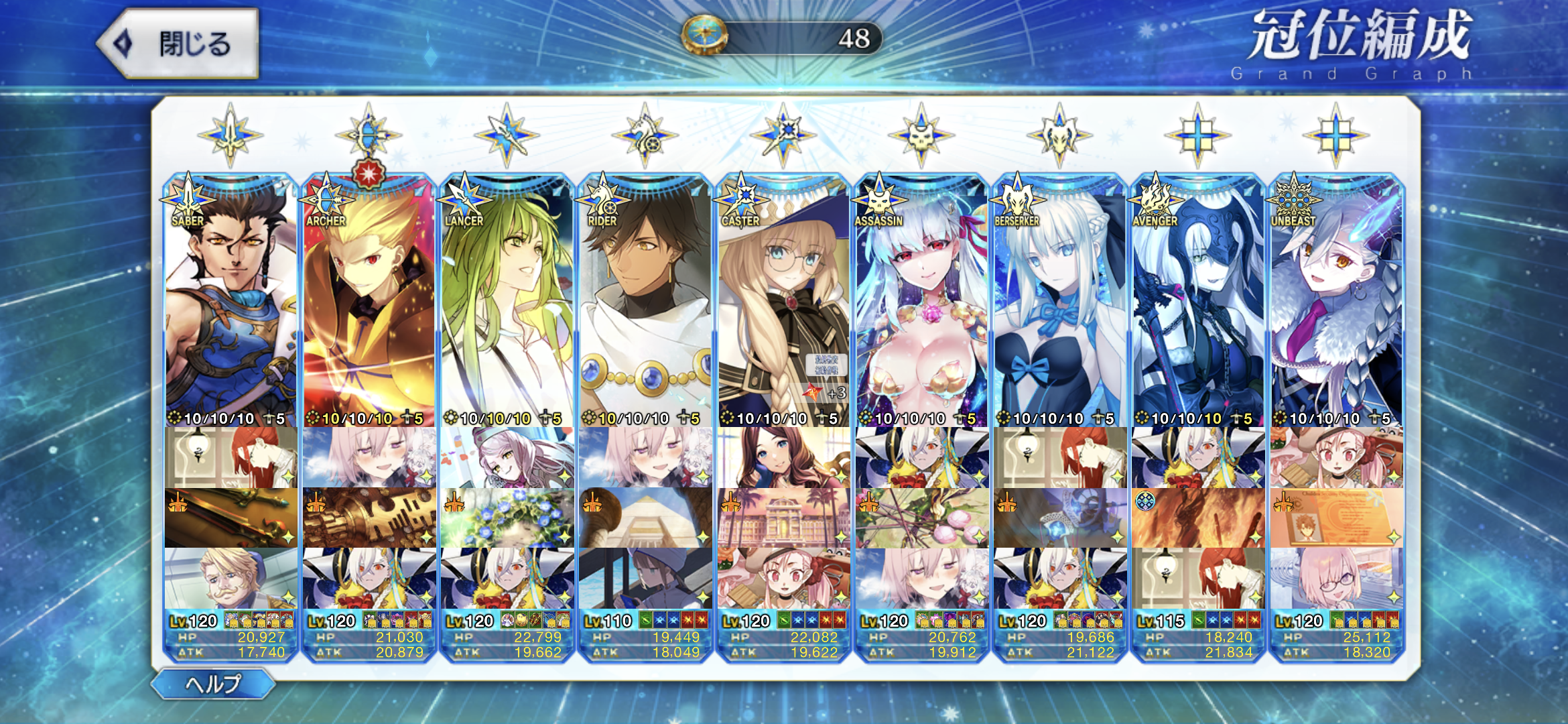Pick the Rider class servant card
Image resolution: width=1568 pixels, height=724 pixels.
pyautogui.click(x=645, y=302)
